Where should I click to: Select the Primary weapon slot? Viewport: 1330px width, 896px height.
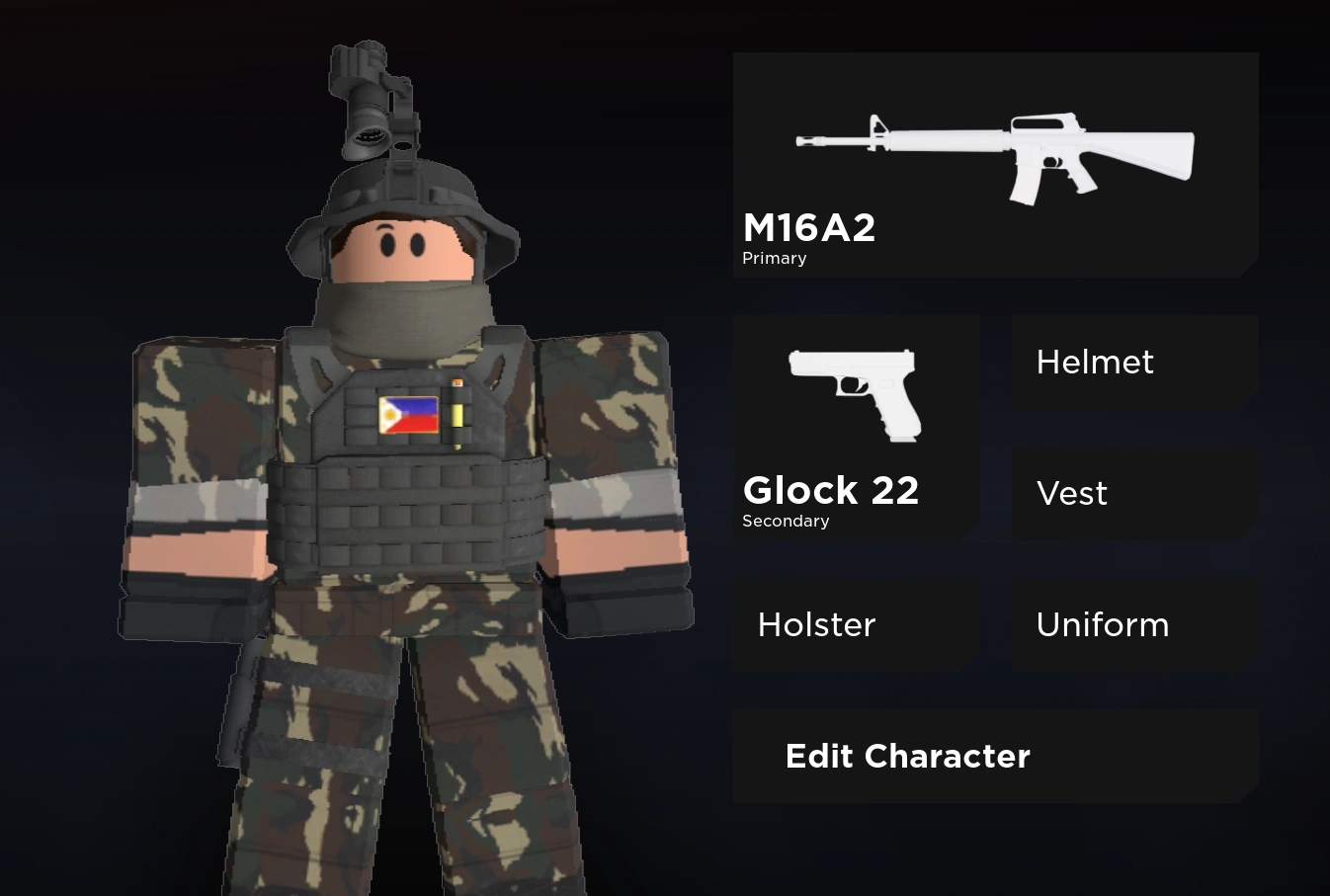click(995, 164)
